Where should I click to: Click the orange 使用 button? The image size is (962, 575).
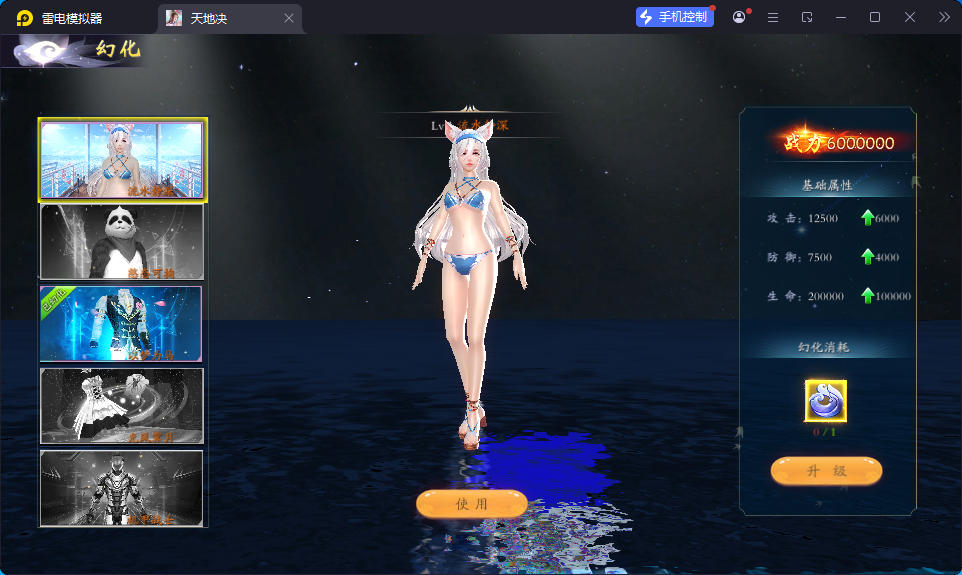tap(471, 504)
